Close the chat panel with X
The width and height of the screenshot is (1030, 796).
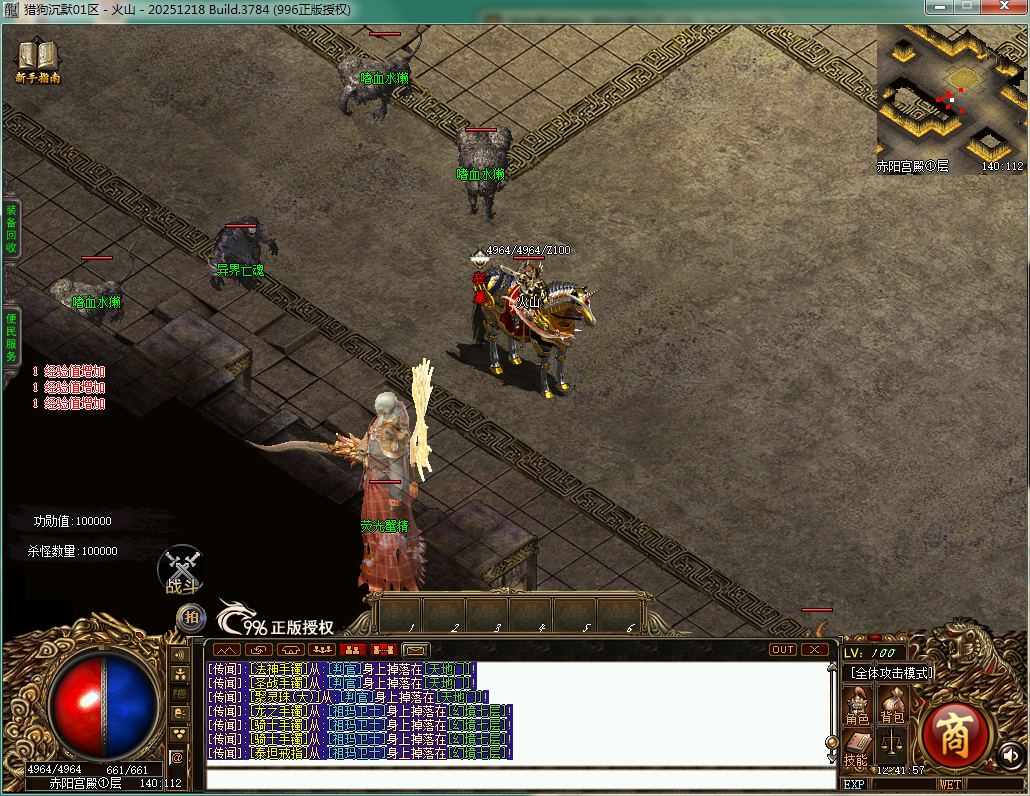click(816, 650)
